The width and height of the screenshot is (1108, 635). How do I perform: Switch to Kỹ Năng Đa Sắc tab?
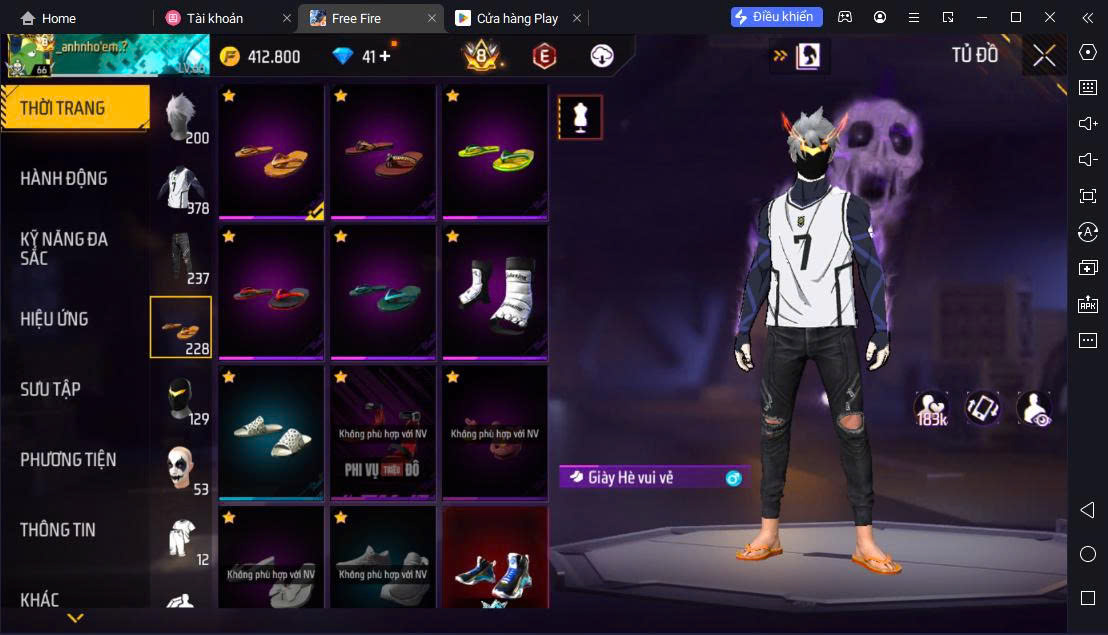click(64, 248)
